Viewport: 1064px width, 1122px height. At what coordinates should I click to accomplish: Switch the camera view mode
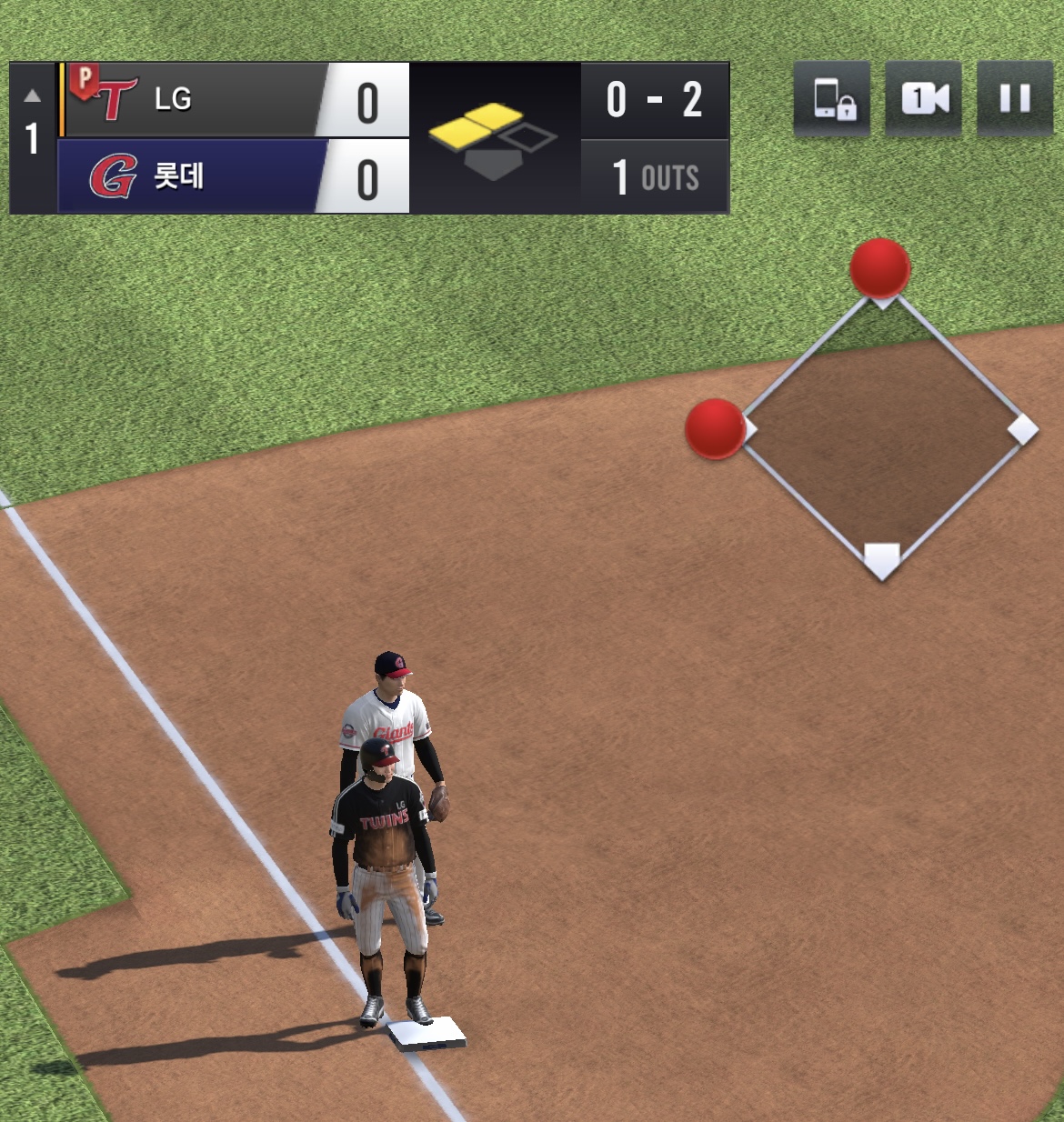click(x=923, y=98)
